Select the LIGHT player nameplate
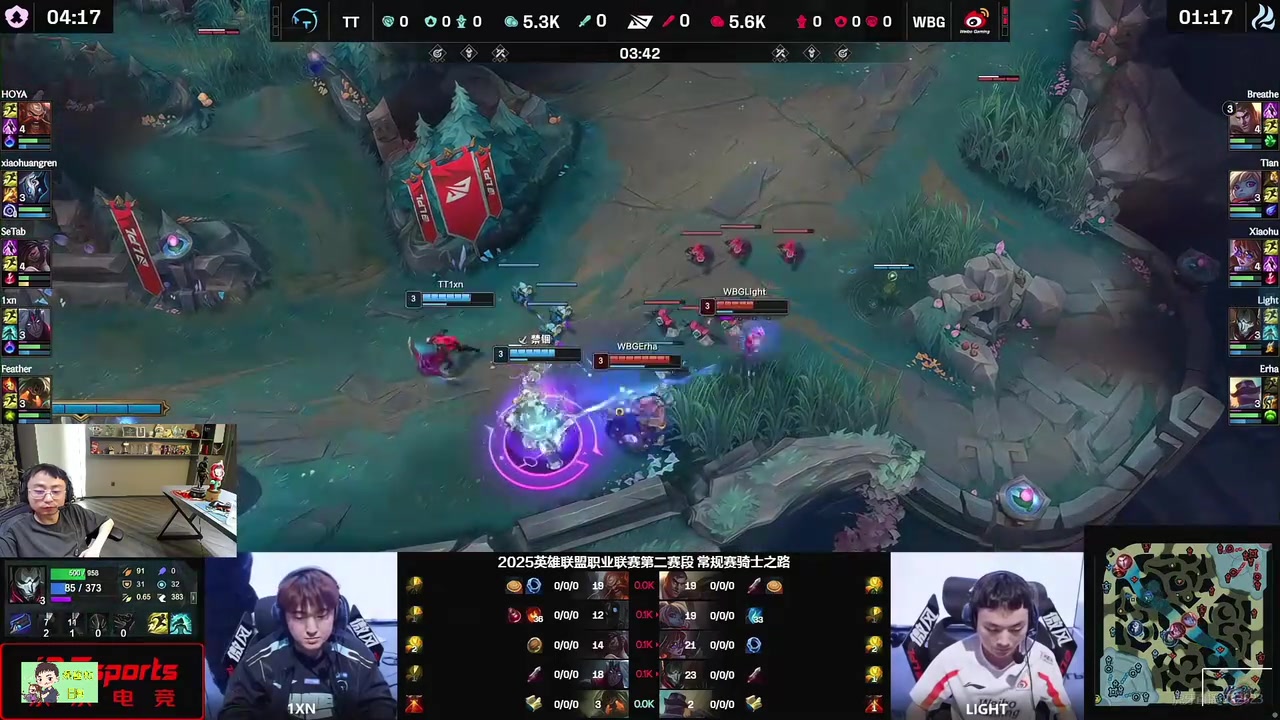This screenshot has width=1280, height=720. [x=986, y=708]
